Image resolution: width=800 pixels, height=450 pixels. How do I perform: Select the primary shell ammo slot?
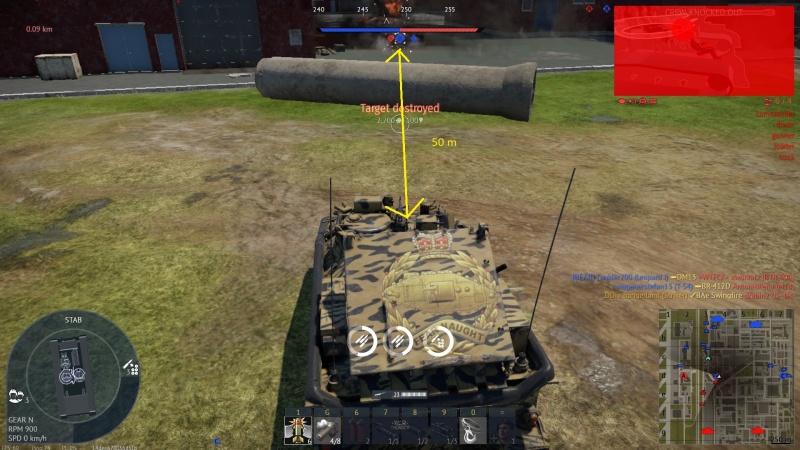[297, 428]
